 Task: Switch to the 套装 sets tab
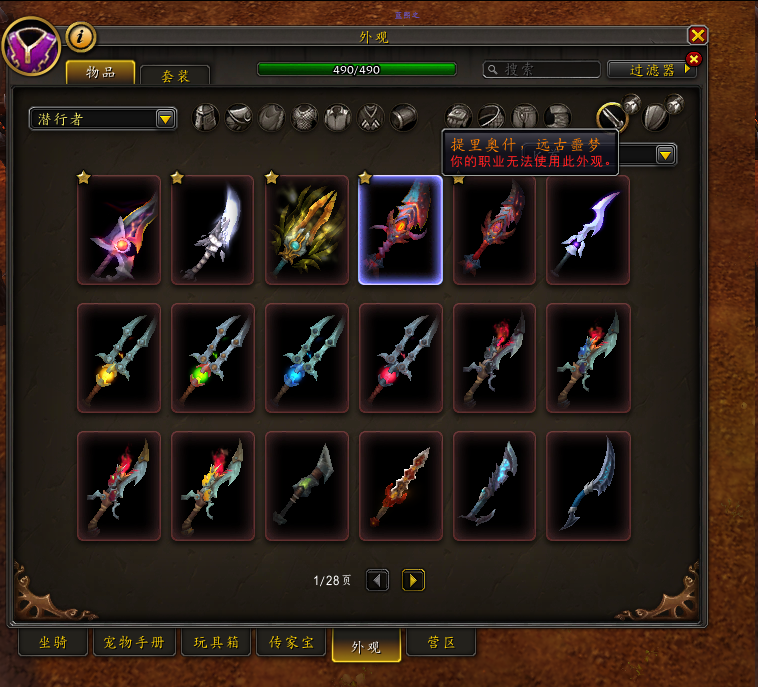point(175,75)
